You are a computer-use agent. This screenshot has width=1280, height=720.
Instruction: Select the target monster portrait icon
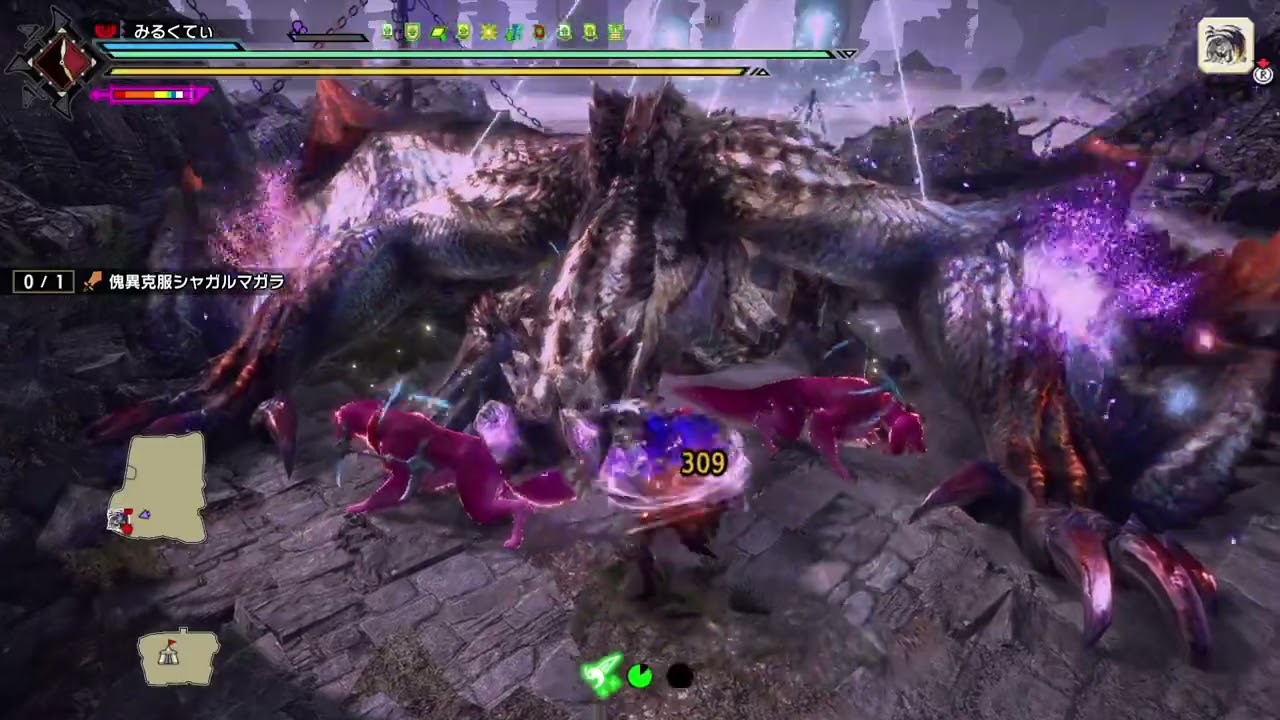tap(1225, 45)
